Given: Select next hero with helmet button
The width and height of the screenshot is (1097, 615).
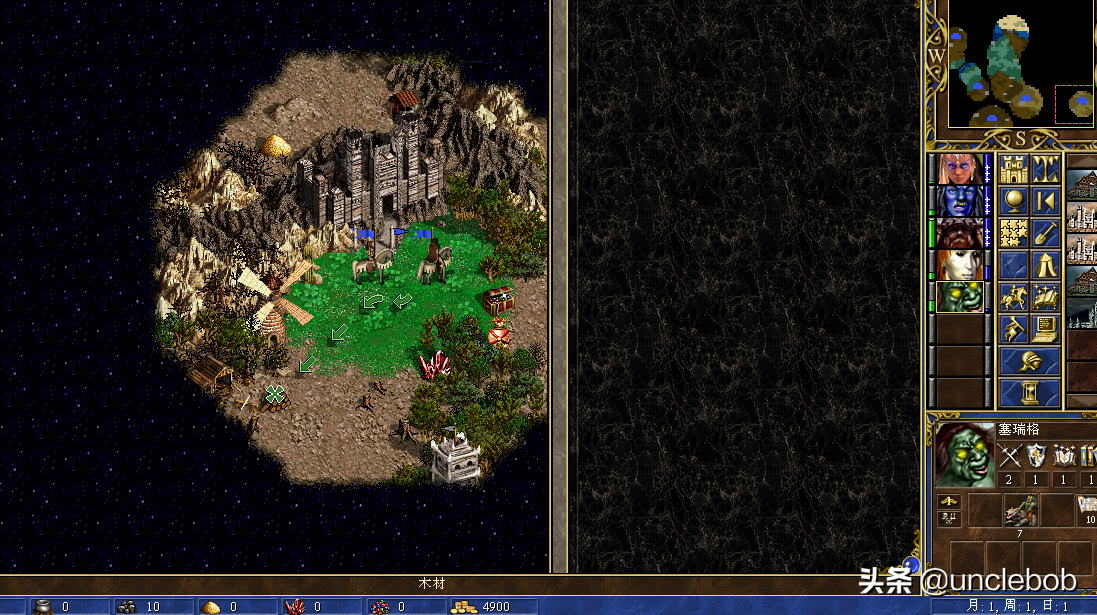Looking at the screenshot, I should [1030, 361].
